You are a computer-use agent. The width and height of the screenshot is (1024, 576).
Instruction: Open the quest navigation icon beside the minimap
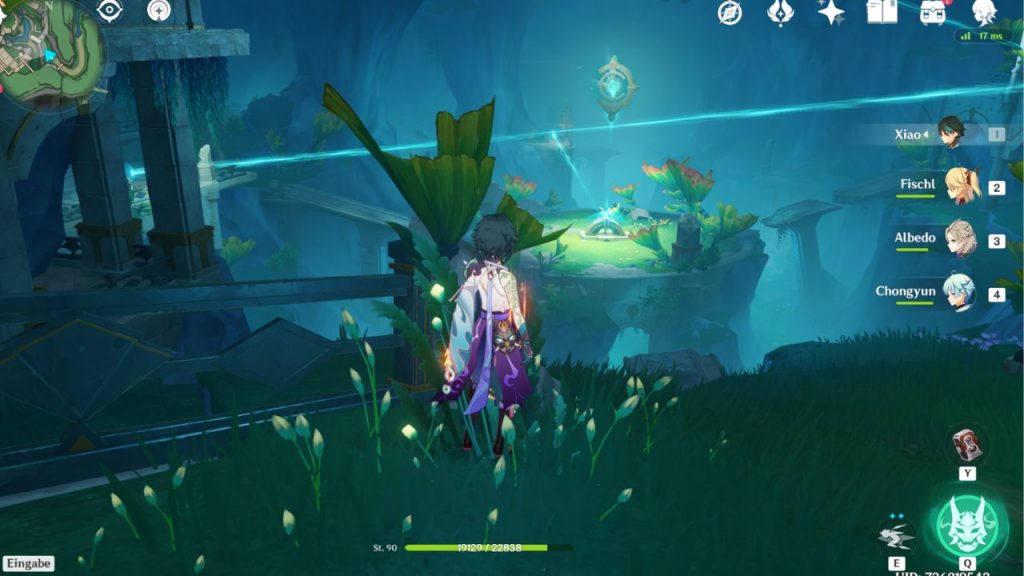pyautogui.click(x=158, y=10)
